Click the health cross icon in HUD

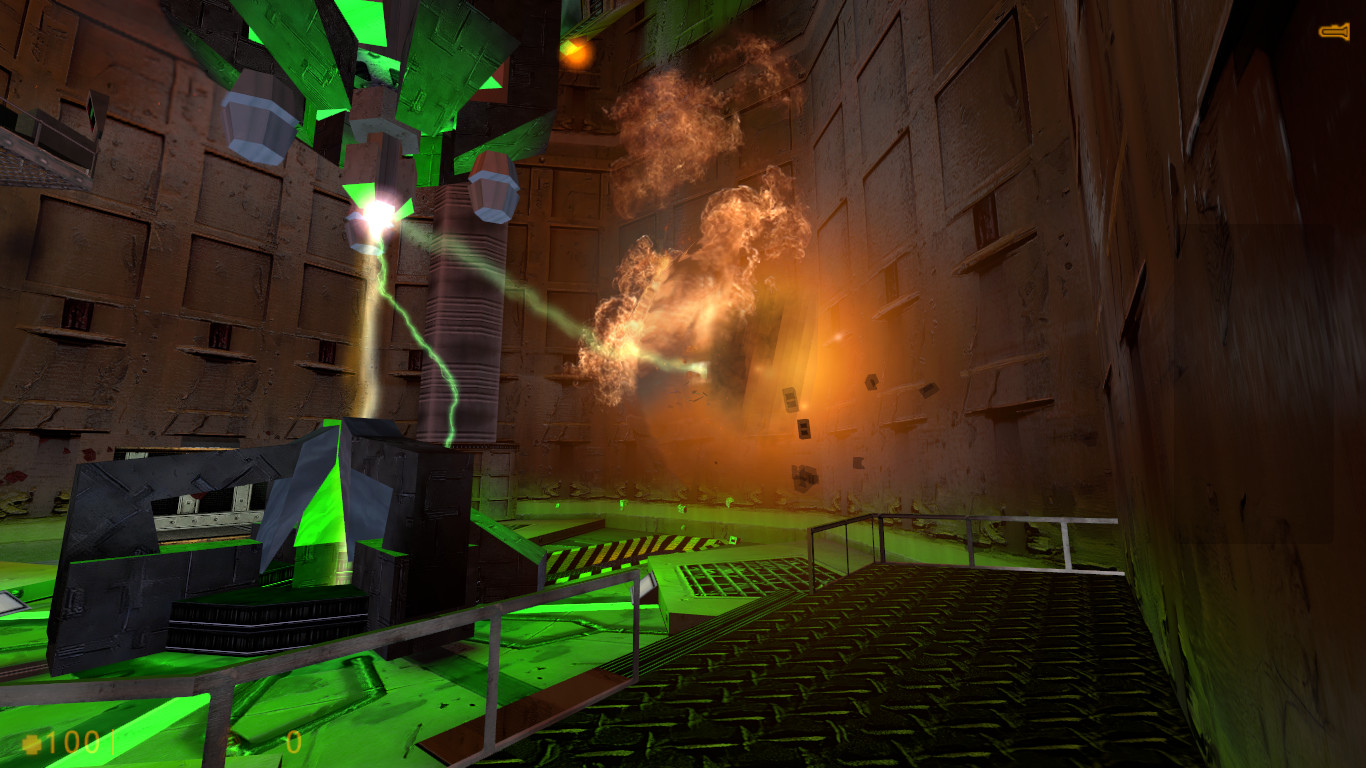point(32,744)
